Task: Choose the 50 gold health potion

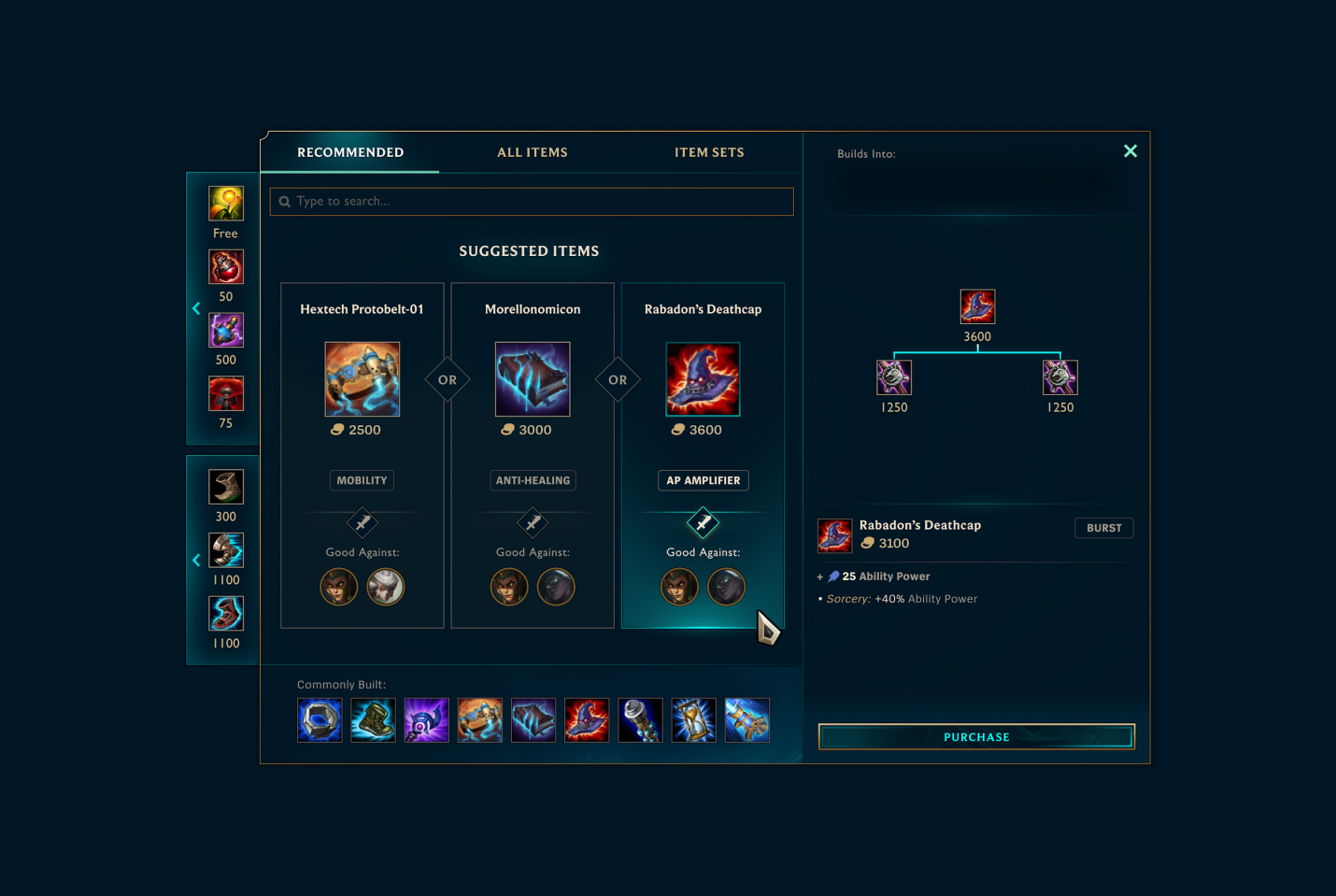Action: coord(226,267)
